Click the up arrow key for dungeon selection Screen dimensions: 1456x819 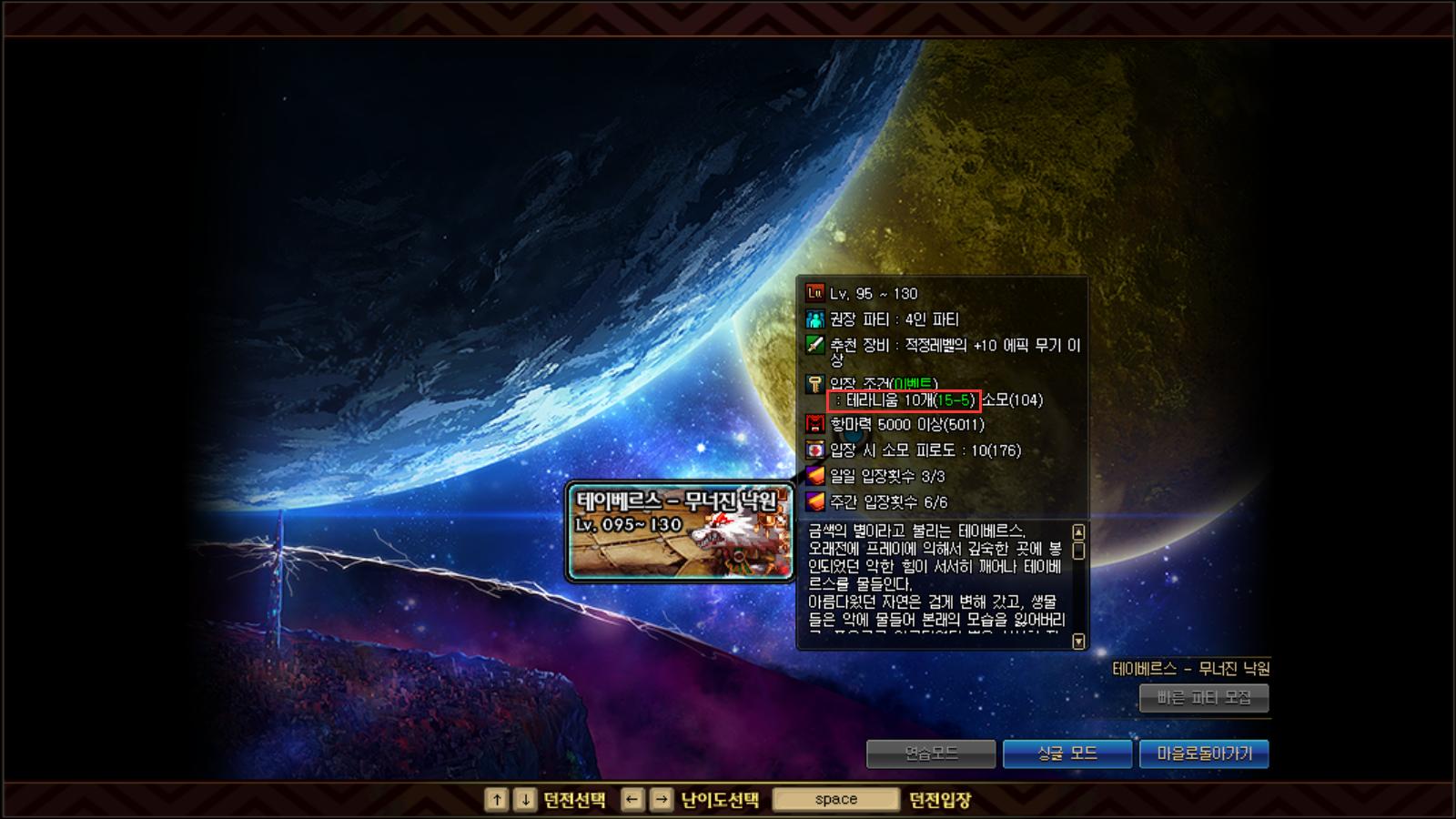point(497,799)
